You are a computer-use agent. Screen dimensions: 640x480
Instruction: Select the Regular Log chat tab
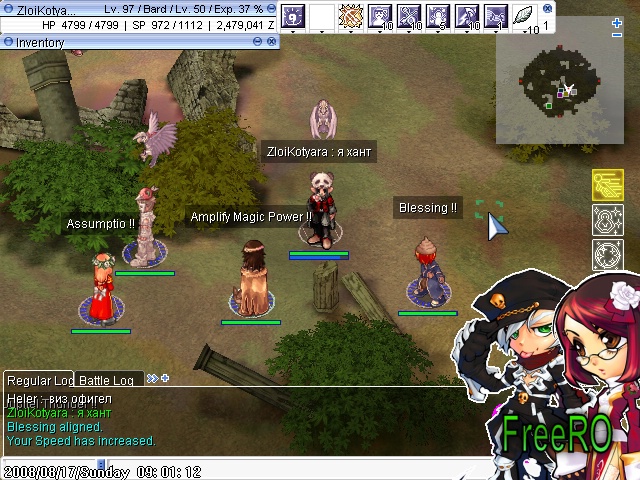[40, 381]
